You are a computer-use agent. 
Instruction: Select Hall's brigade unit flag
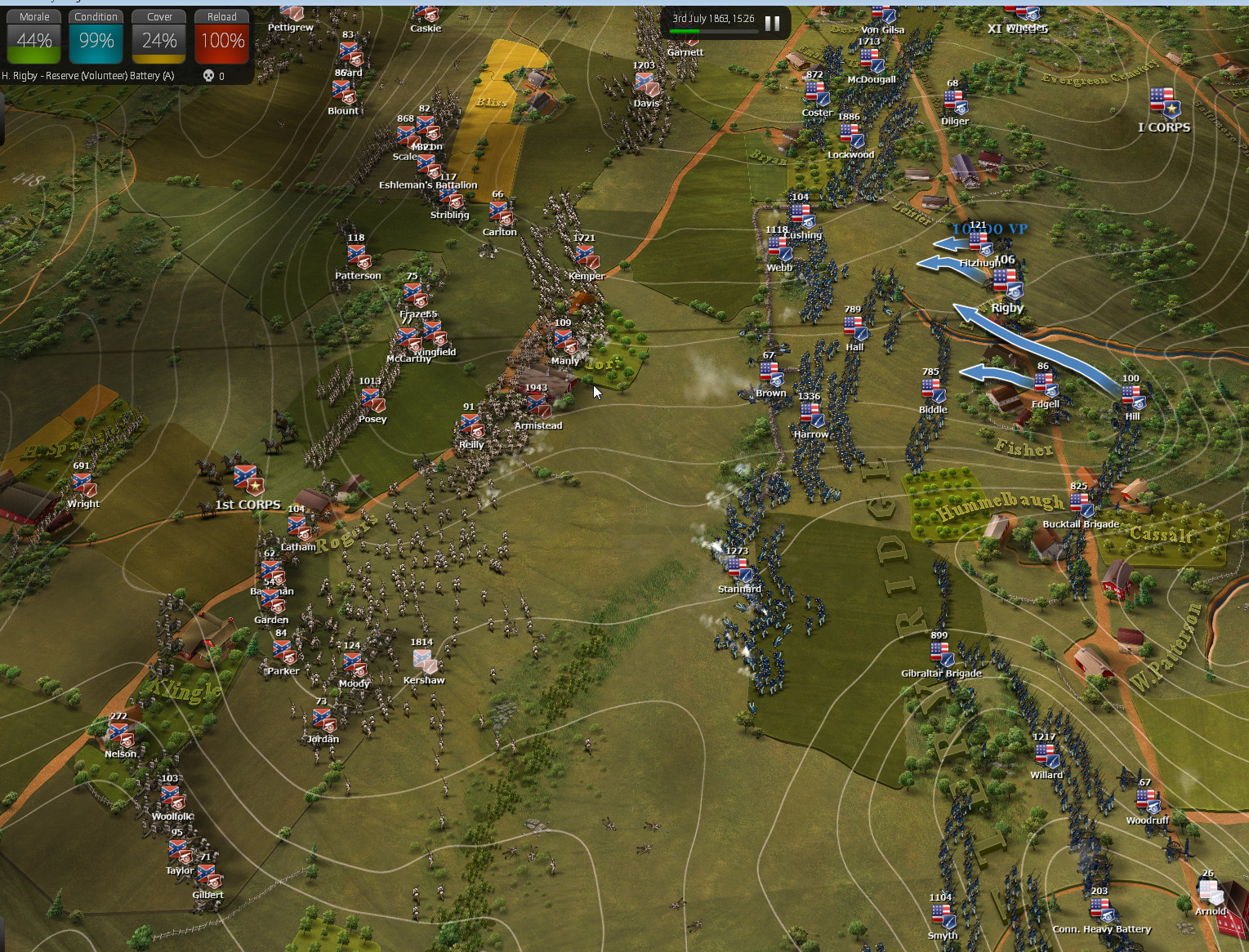(x=855, y=328)
